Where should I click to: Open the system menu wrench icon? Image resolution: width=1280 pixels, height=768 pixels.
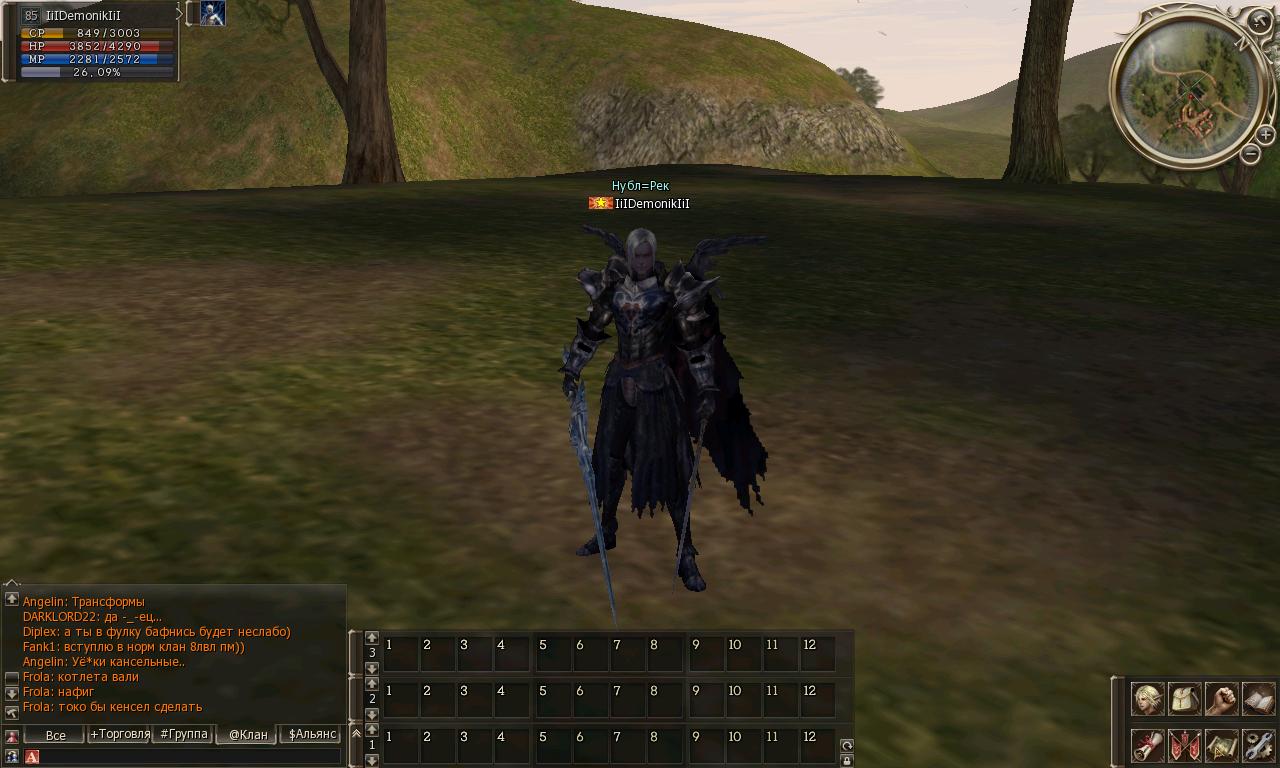coord(1258,745)
